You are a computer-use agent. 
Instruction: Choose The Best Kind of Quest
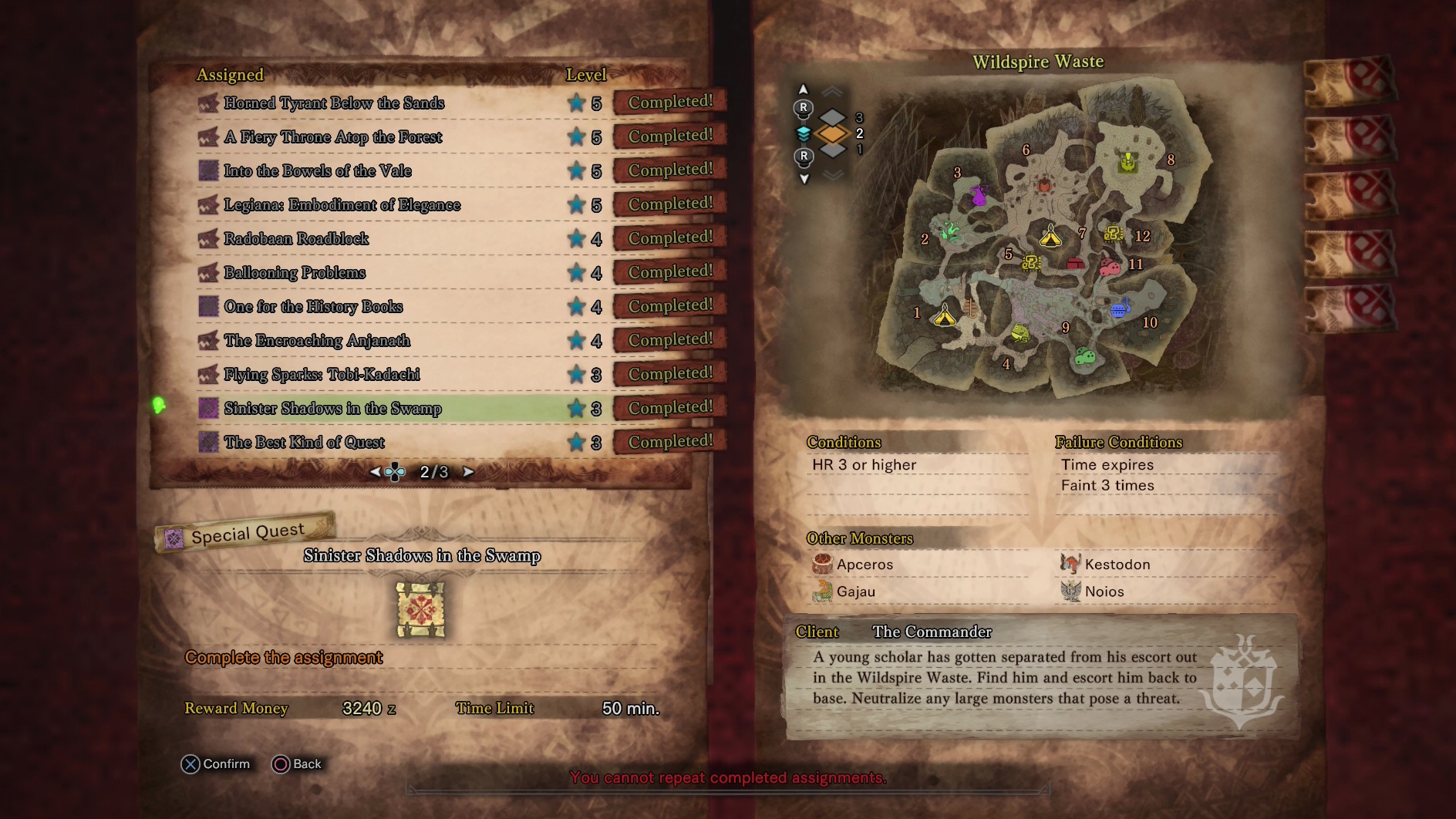304,443
